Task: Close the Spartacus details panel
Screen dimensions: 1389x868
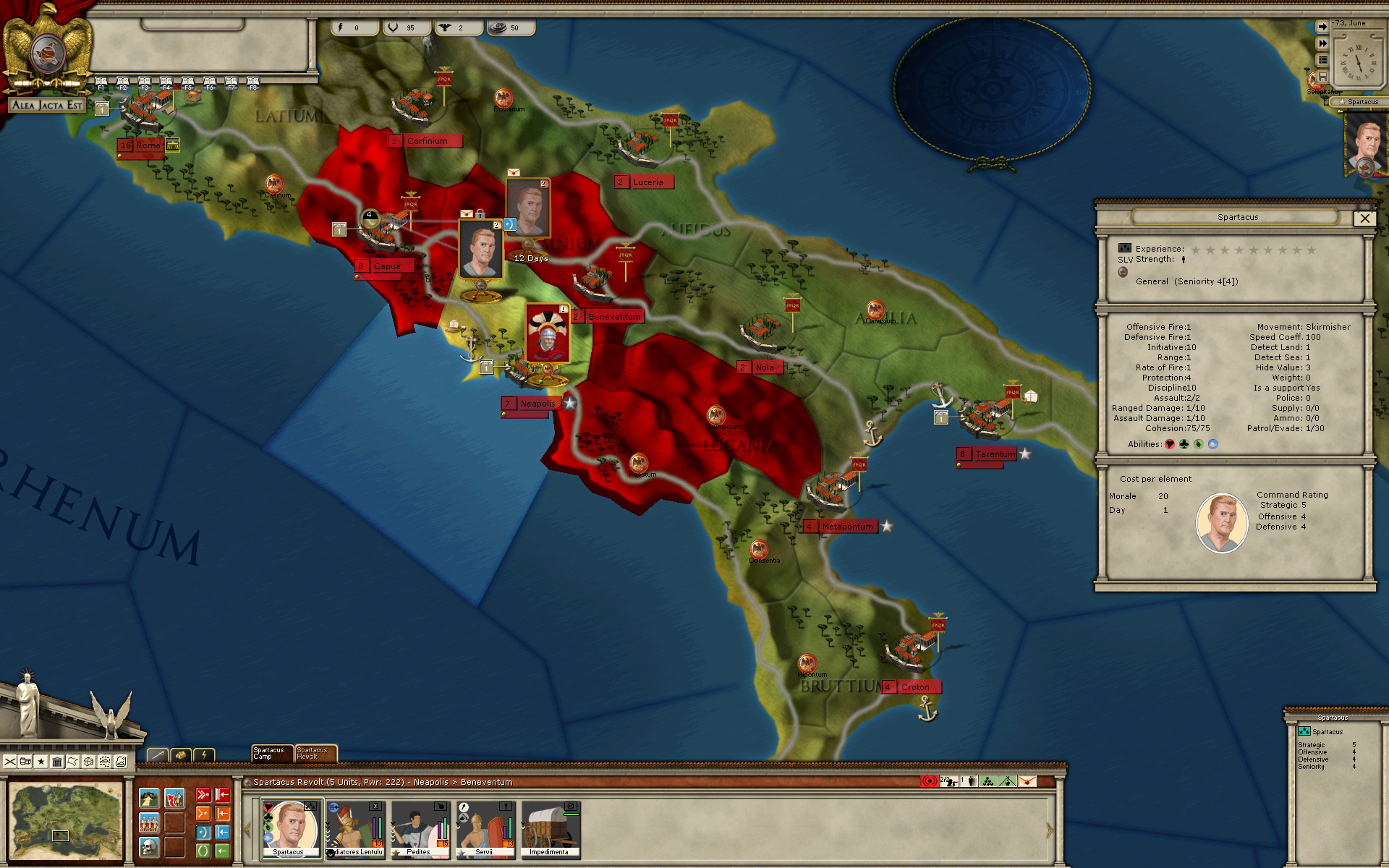Action: (1364, 218)
